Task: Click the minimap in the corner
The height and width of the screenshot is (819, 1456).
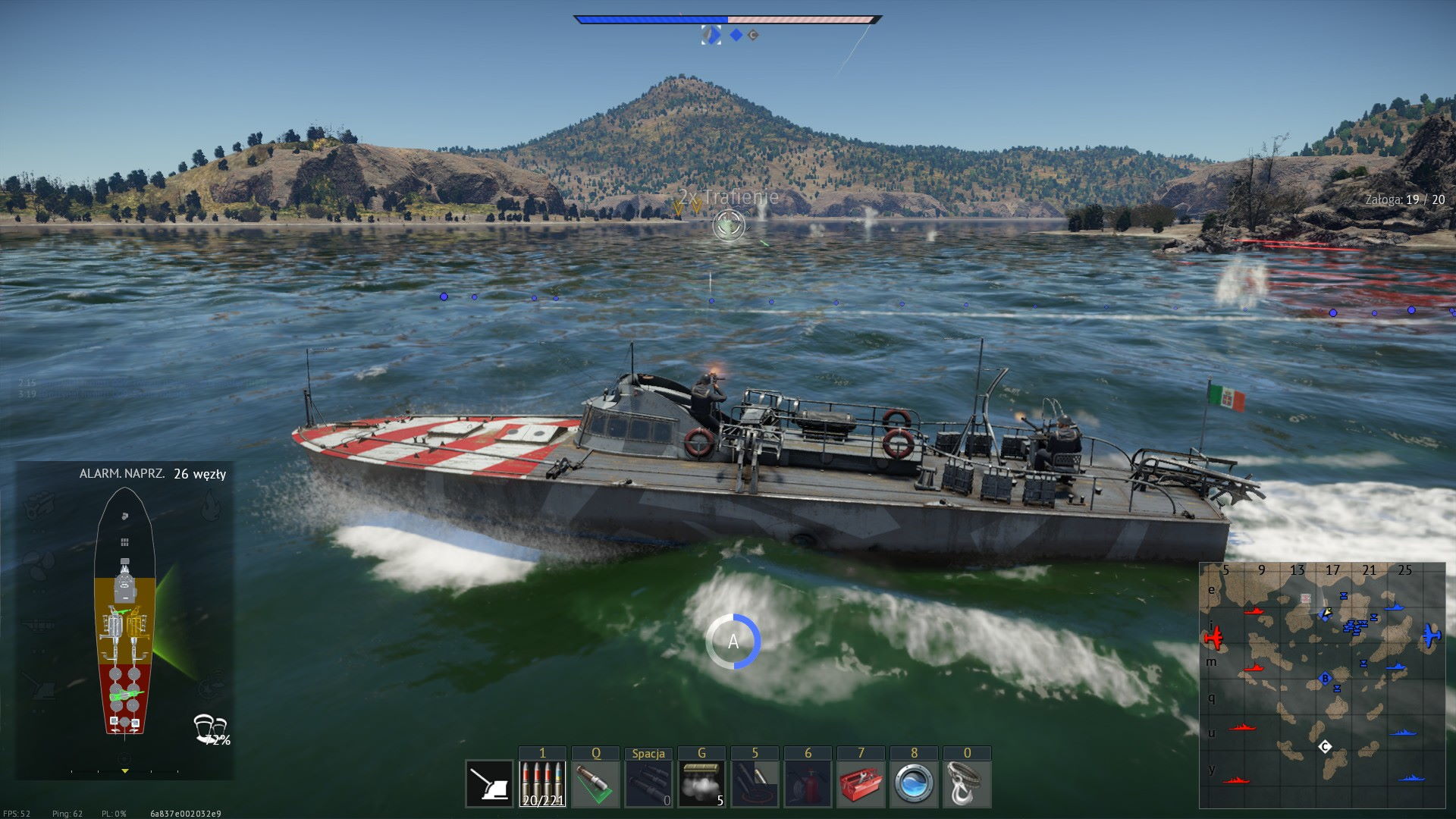Action: [1322, 685]
